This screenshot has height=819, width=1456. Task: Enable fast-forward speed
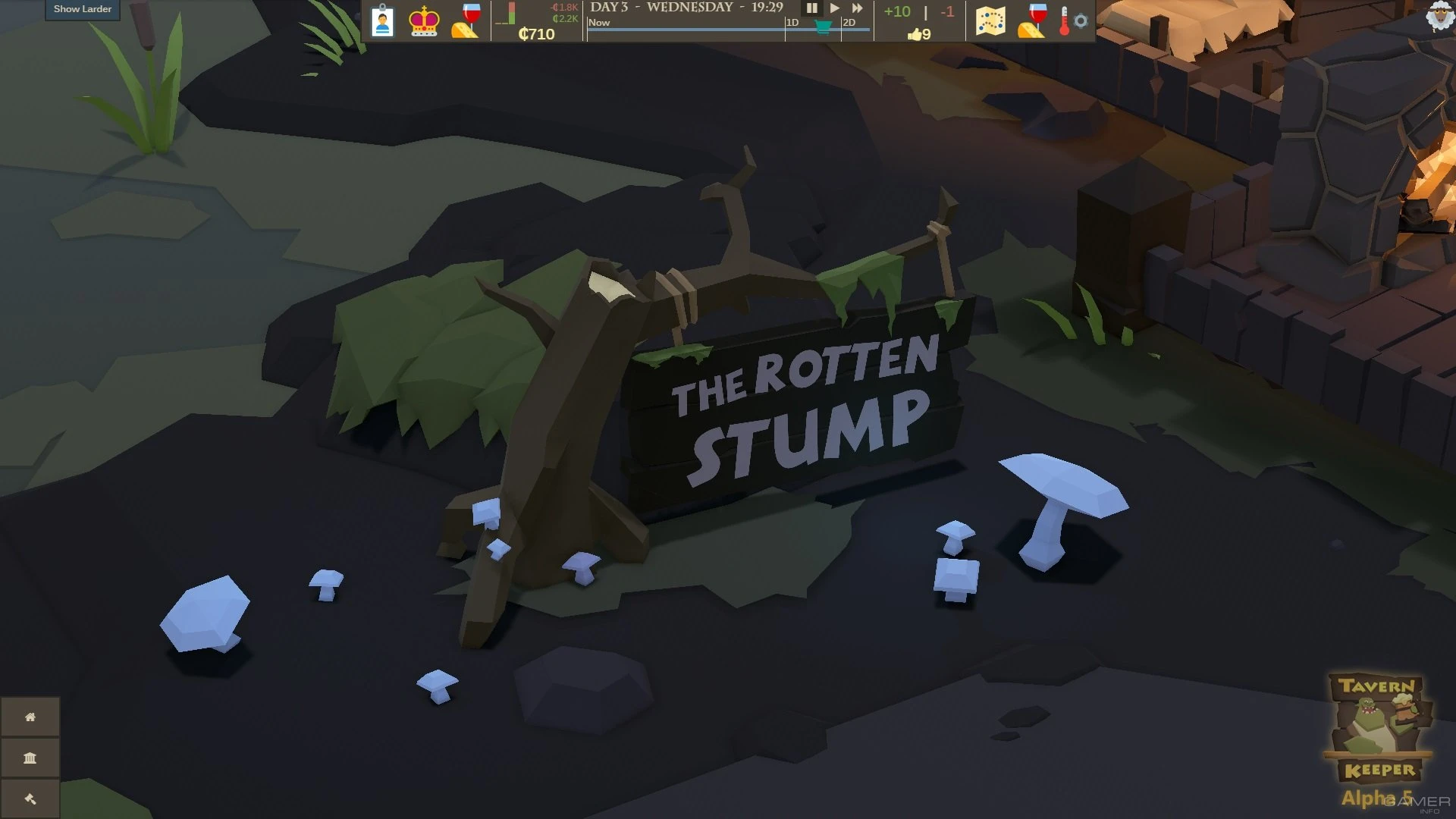pyautogui.click(x=856, y=8)
